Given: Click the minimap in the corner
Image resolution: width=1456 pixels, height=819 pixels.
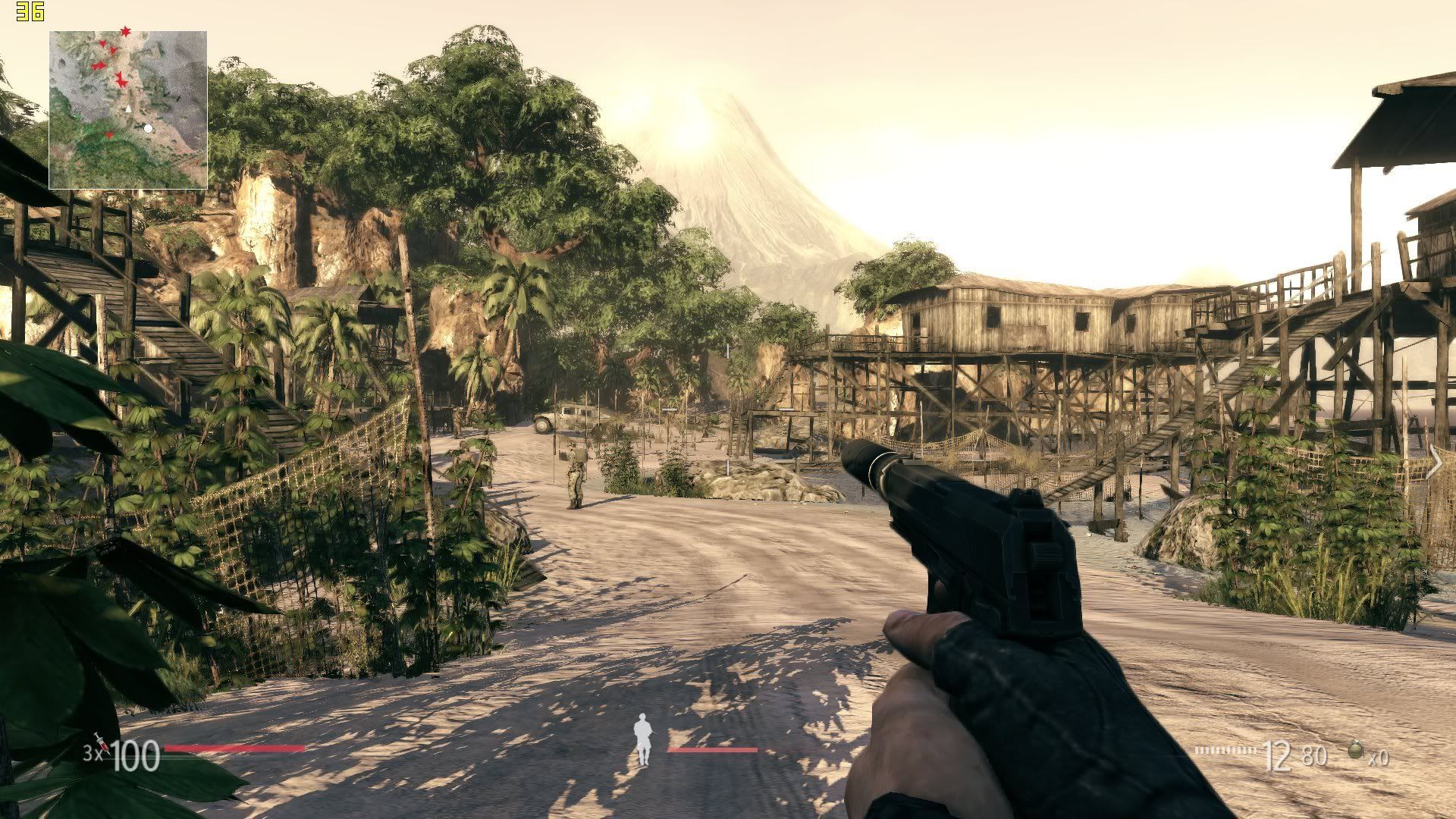Looking at the screenshot, I should pyautogui.click(x=128, y=110).
